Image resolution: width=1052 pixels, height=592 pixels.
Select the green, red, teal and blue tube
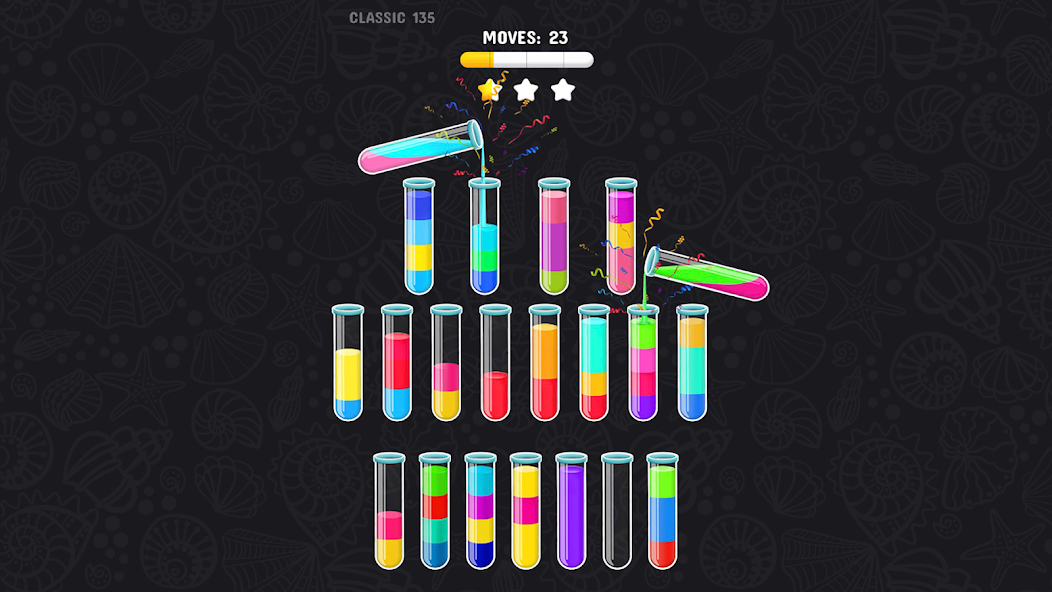coord(434,511)
